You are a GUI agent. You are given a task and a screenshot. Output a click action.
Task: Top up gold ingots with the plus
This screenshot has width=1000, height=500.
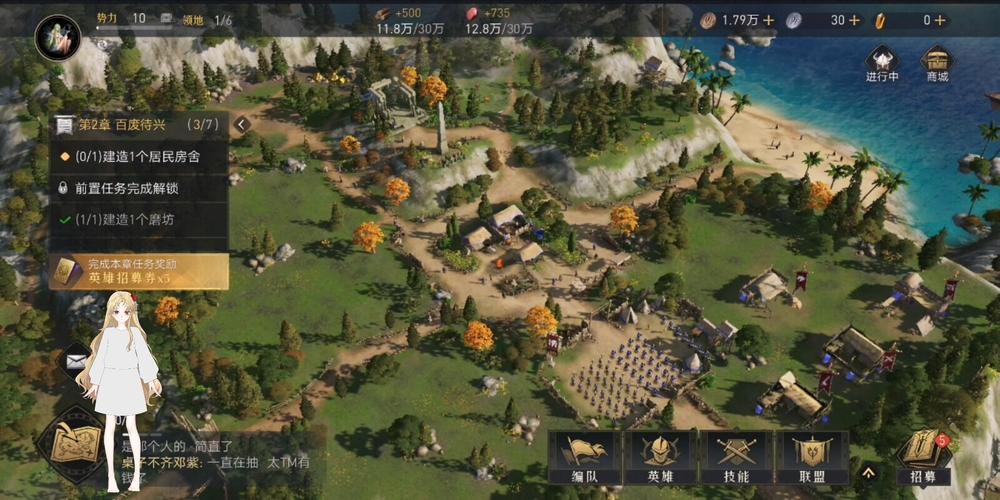point(940,20)
